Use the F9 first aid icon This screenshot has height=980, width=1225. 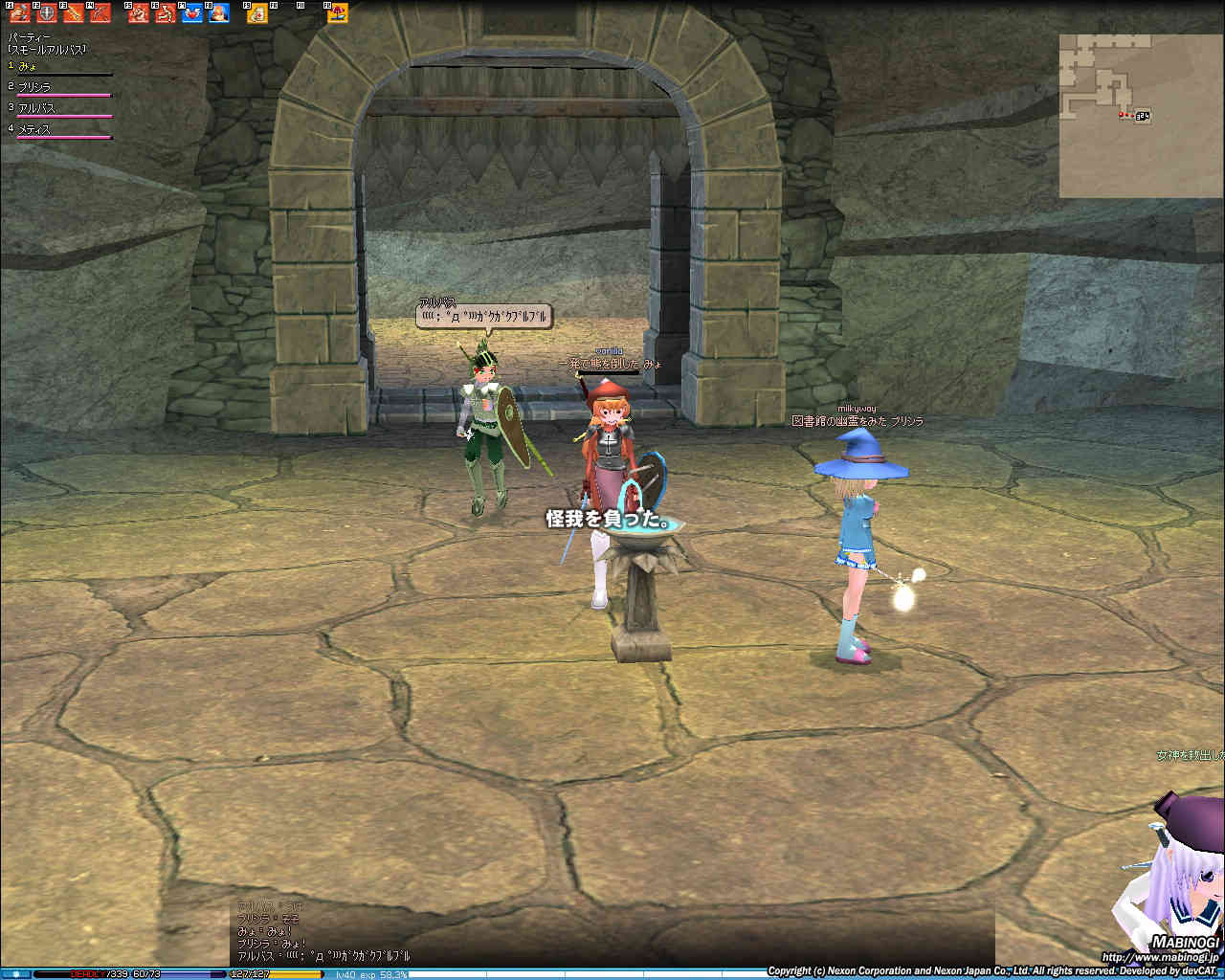point(257,13)
